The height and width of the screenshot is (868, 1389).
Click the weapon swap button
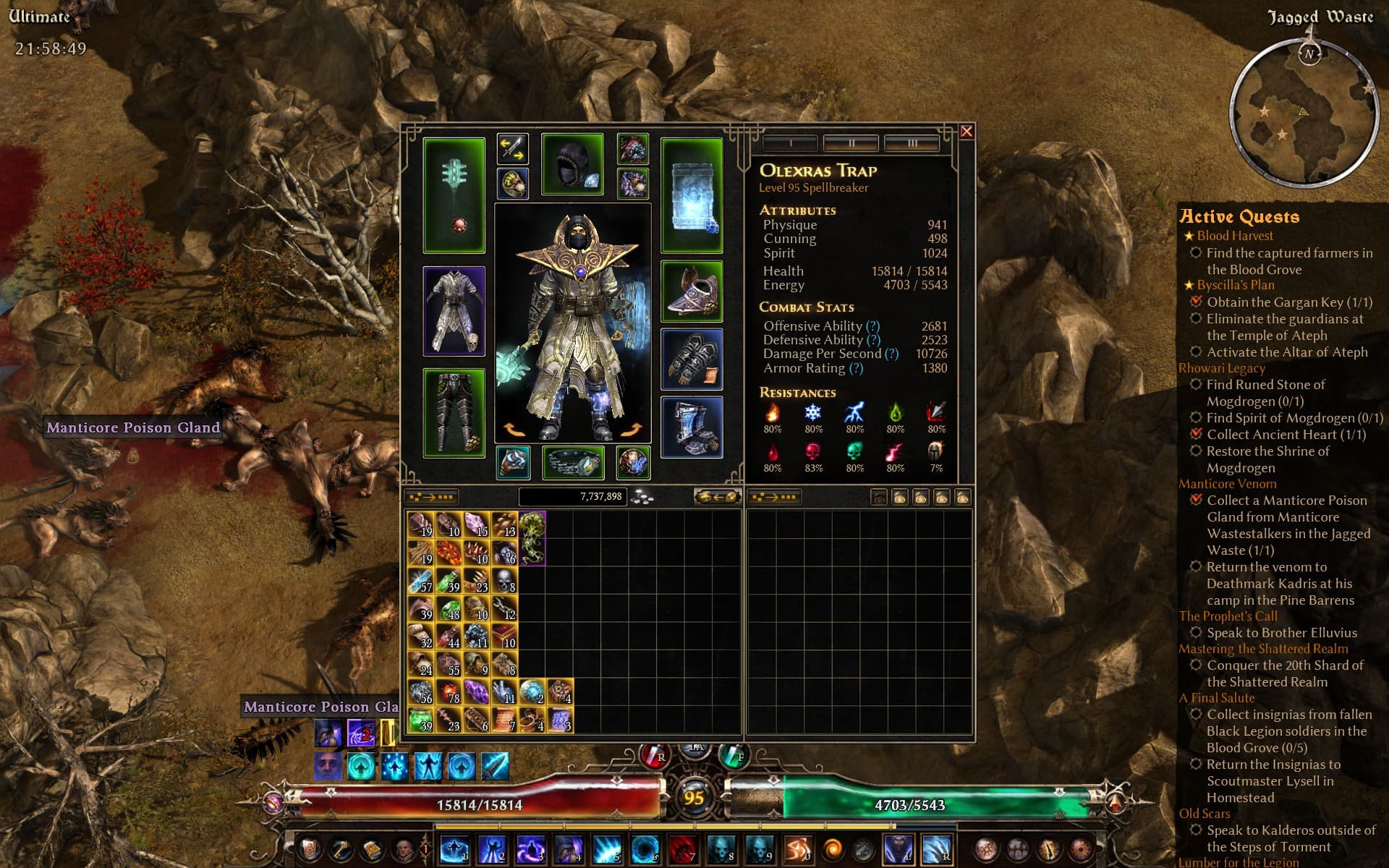point(513,148)
